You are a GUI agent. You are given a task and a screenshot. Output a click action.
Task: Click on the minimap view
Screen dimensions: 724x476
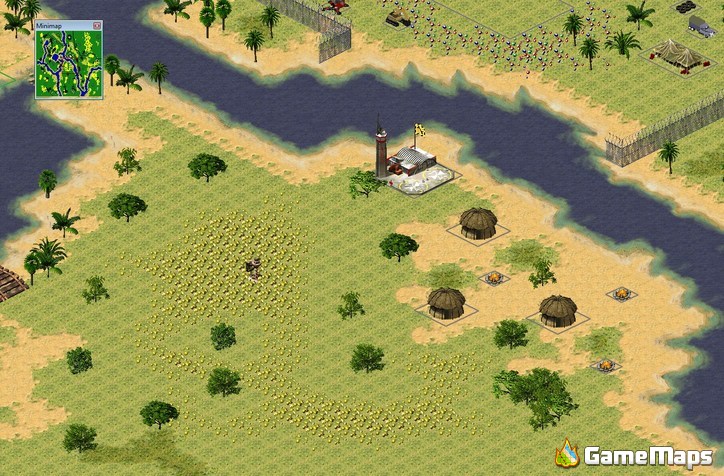68,64
